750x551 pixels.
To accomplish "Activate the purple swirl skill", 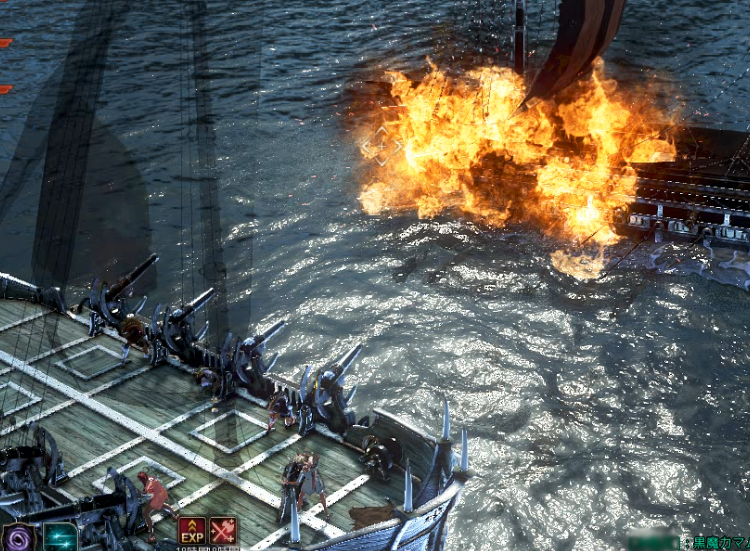I will coord(19,538).
